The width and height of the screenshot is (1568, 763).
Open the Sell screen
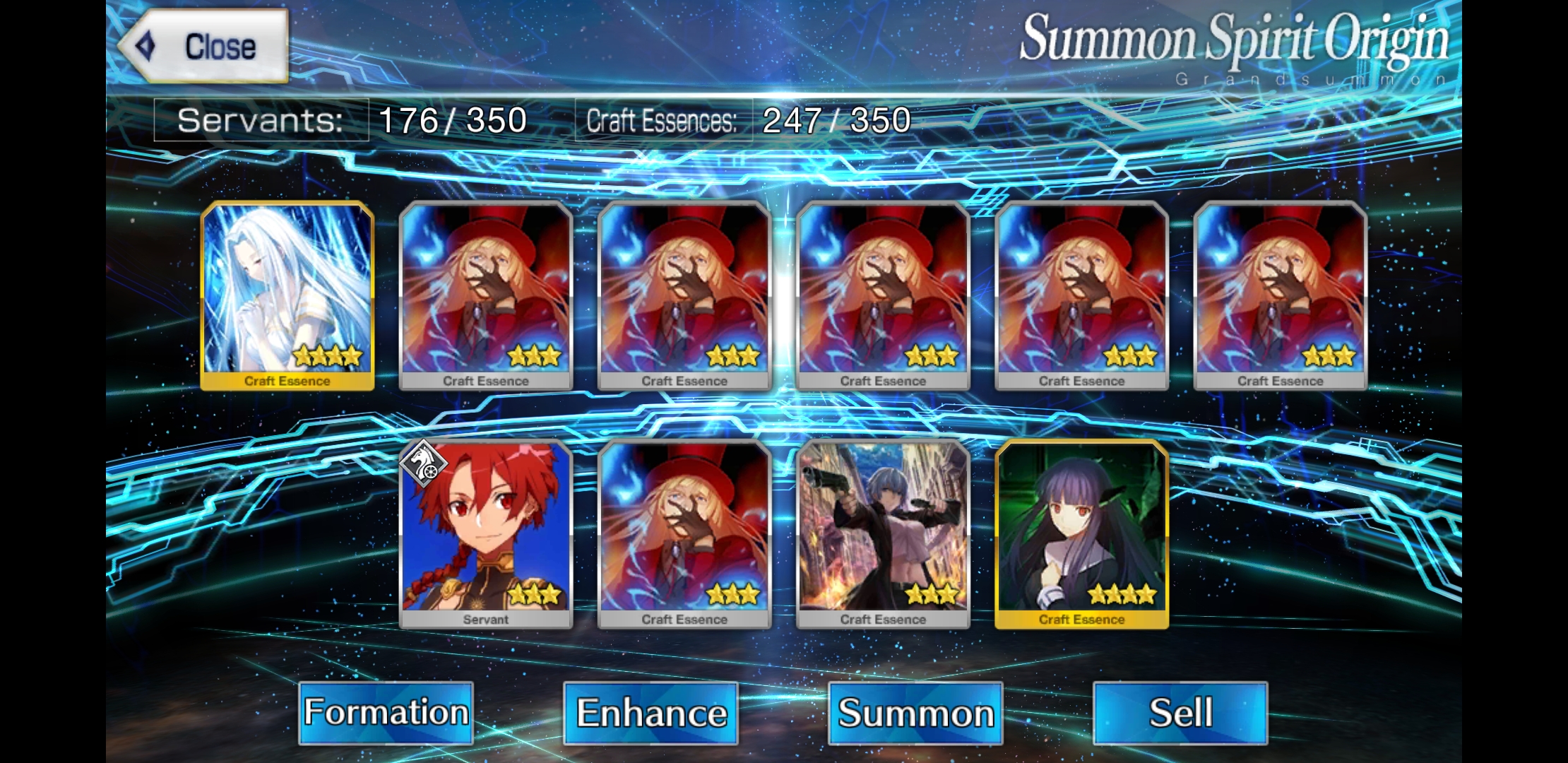[x=1180, y=712]
